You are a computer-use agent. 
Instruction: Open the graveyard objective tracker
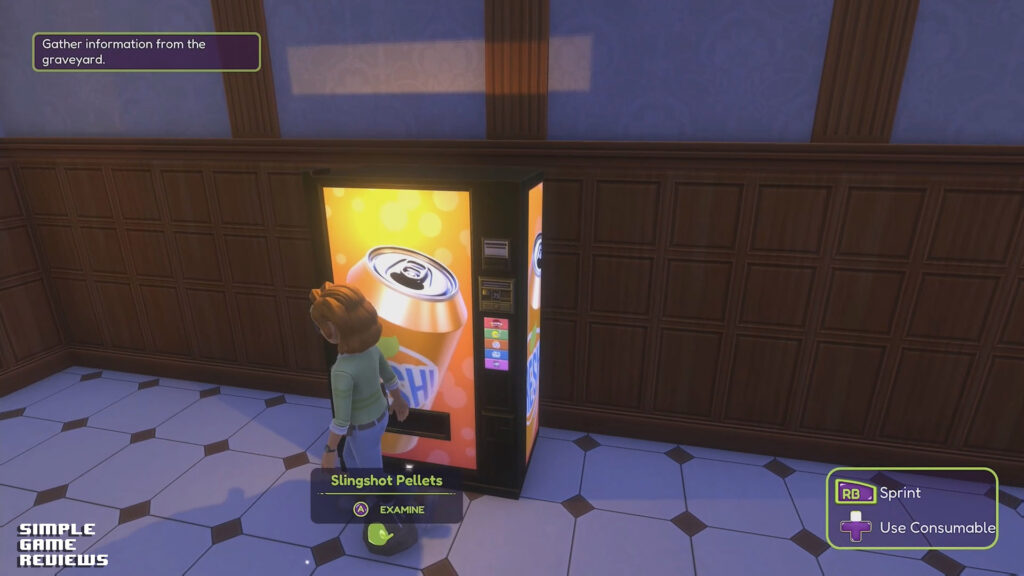(x=146, y=52)
